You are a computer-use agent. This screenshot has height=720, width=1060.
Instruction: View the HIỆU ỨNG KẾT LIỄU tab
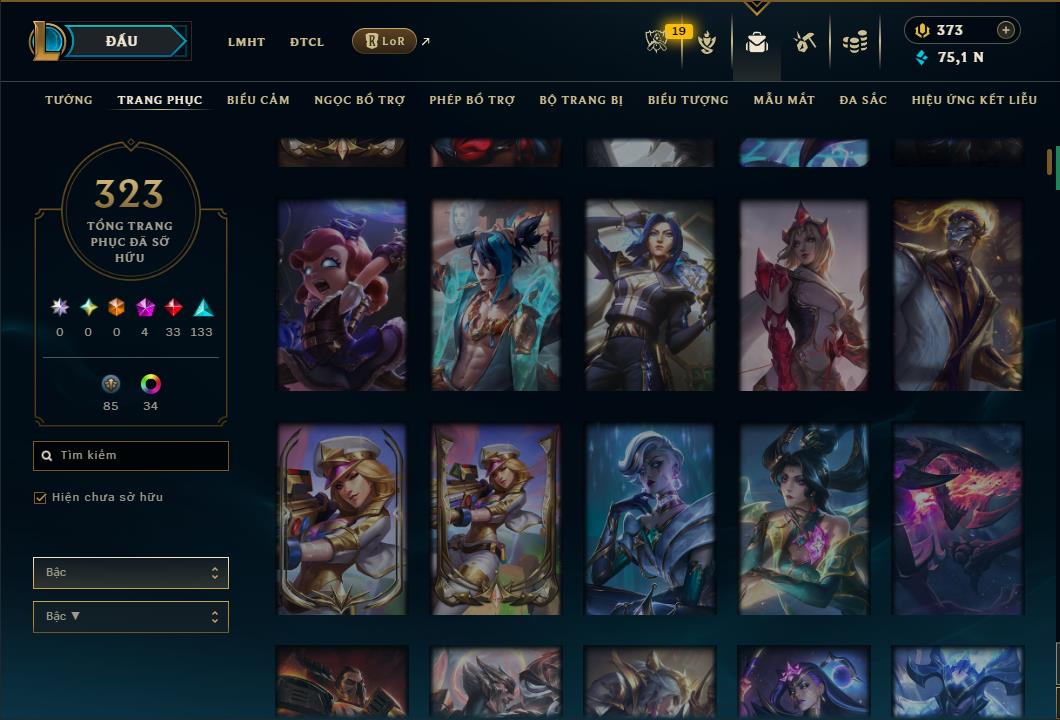pos(974,100)
